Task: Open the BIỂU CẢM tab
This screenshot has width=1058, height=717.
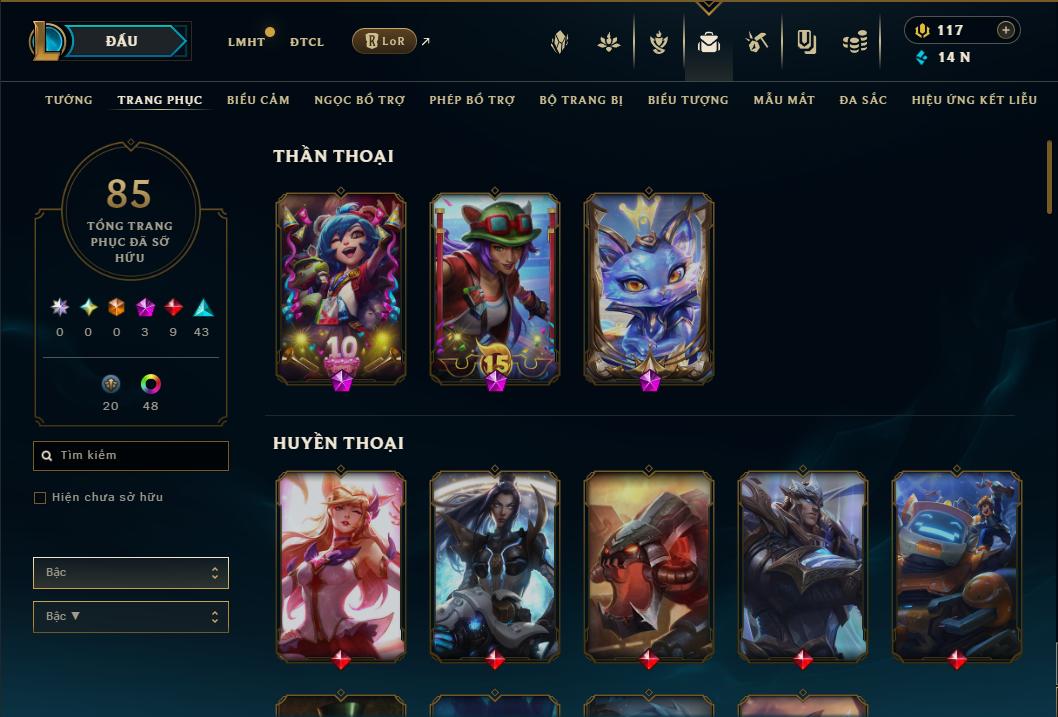Action: pos(258,100)
